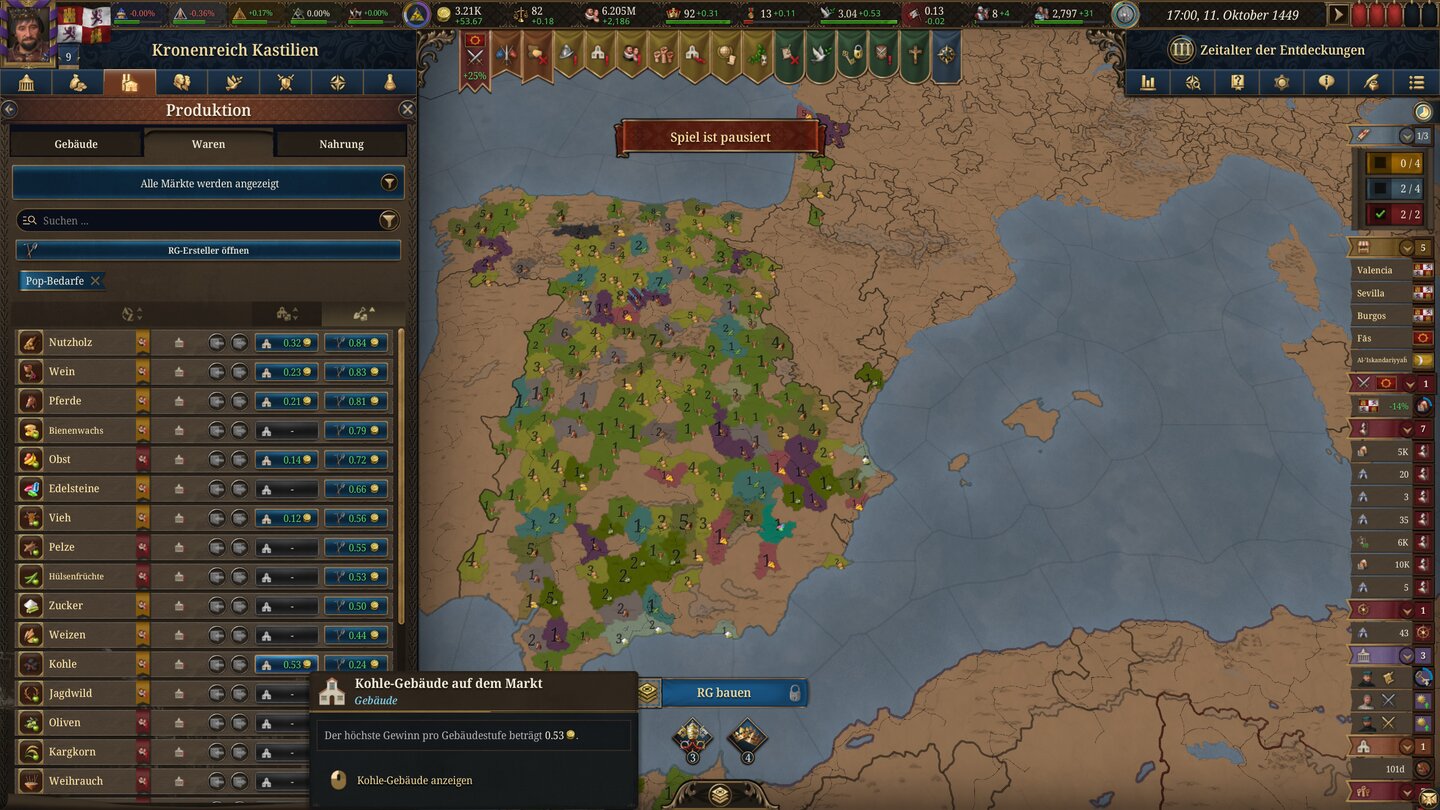Switch to the Nahrung tab
1440x810 pixels.
[x=341, y=143]
